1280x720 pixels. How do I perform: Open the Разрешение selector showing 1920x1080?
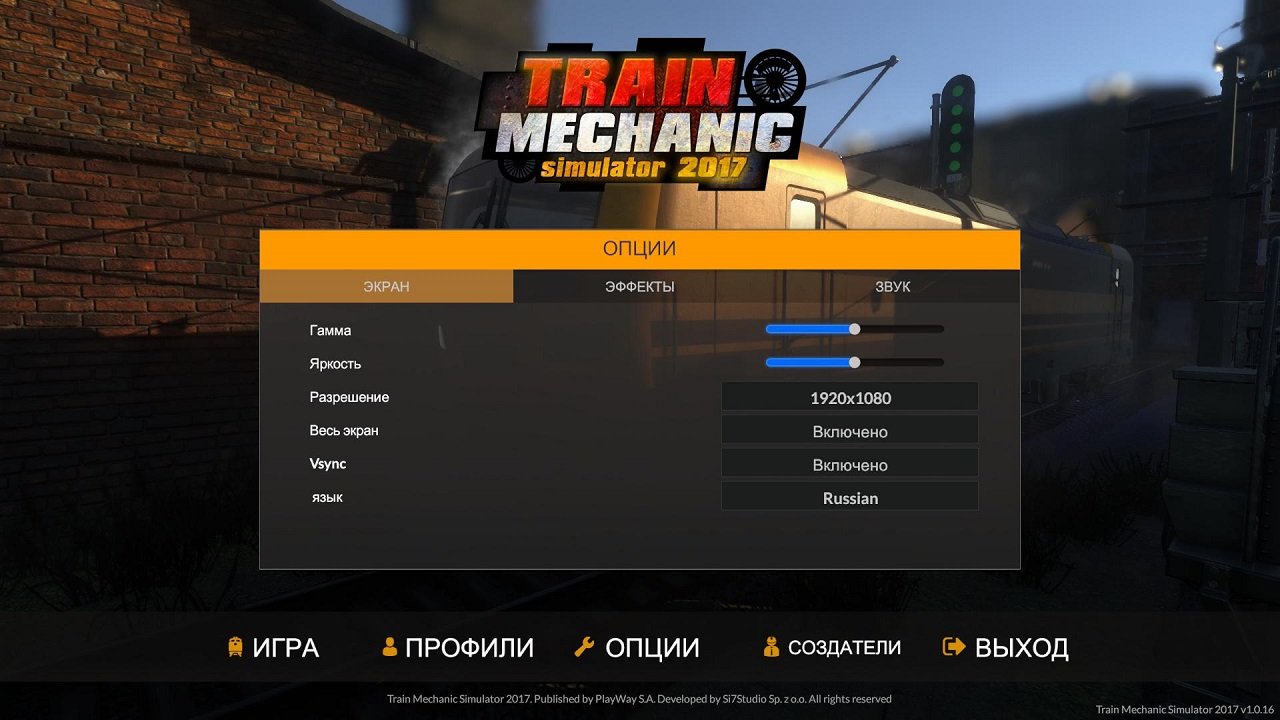[849, 397]
